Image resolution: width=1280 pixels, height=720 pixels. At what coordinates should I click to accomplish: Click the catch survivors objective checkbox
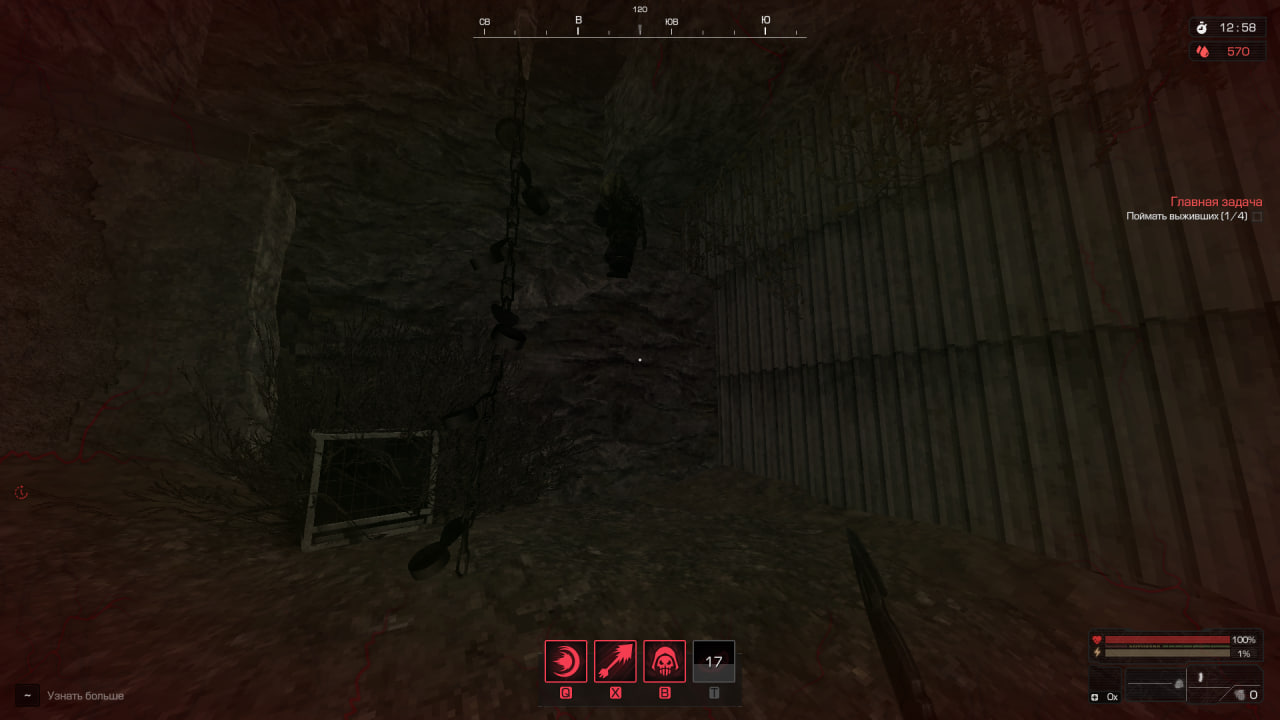pyautogui.click(x=1257, y=216)
